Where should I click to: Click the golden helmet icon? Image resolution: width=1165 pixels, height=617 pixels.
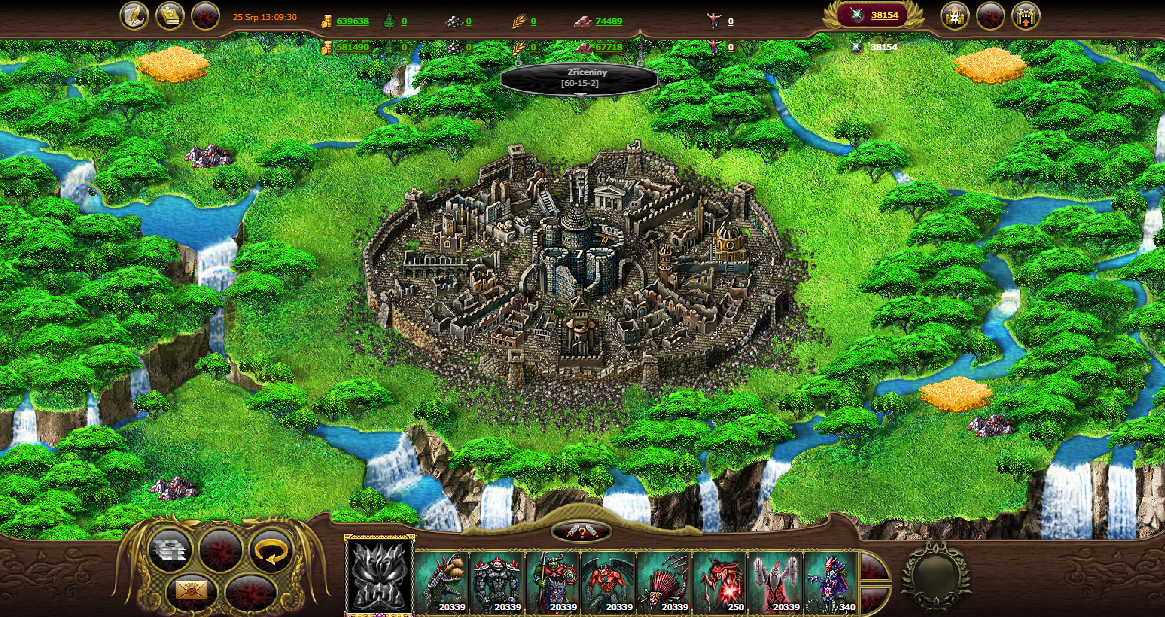pyautogui.click(x=170, y=16)
